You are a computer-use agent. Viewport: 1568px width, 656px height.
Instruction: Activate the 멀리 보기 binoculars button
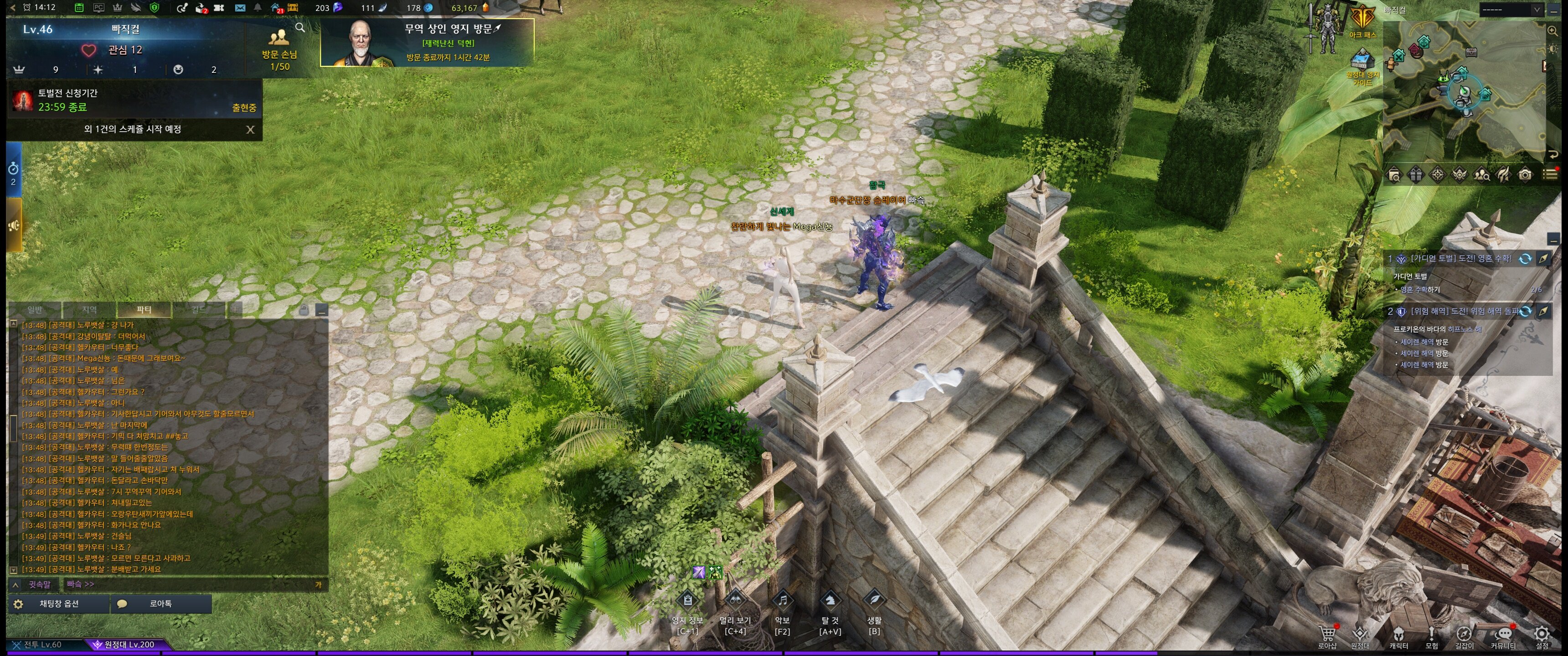pyautogui.click(x=735, y=601)
